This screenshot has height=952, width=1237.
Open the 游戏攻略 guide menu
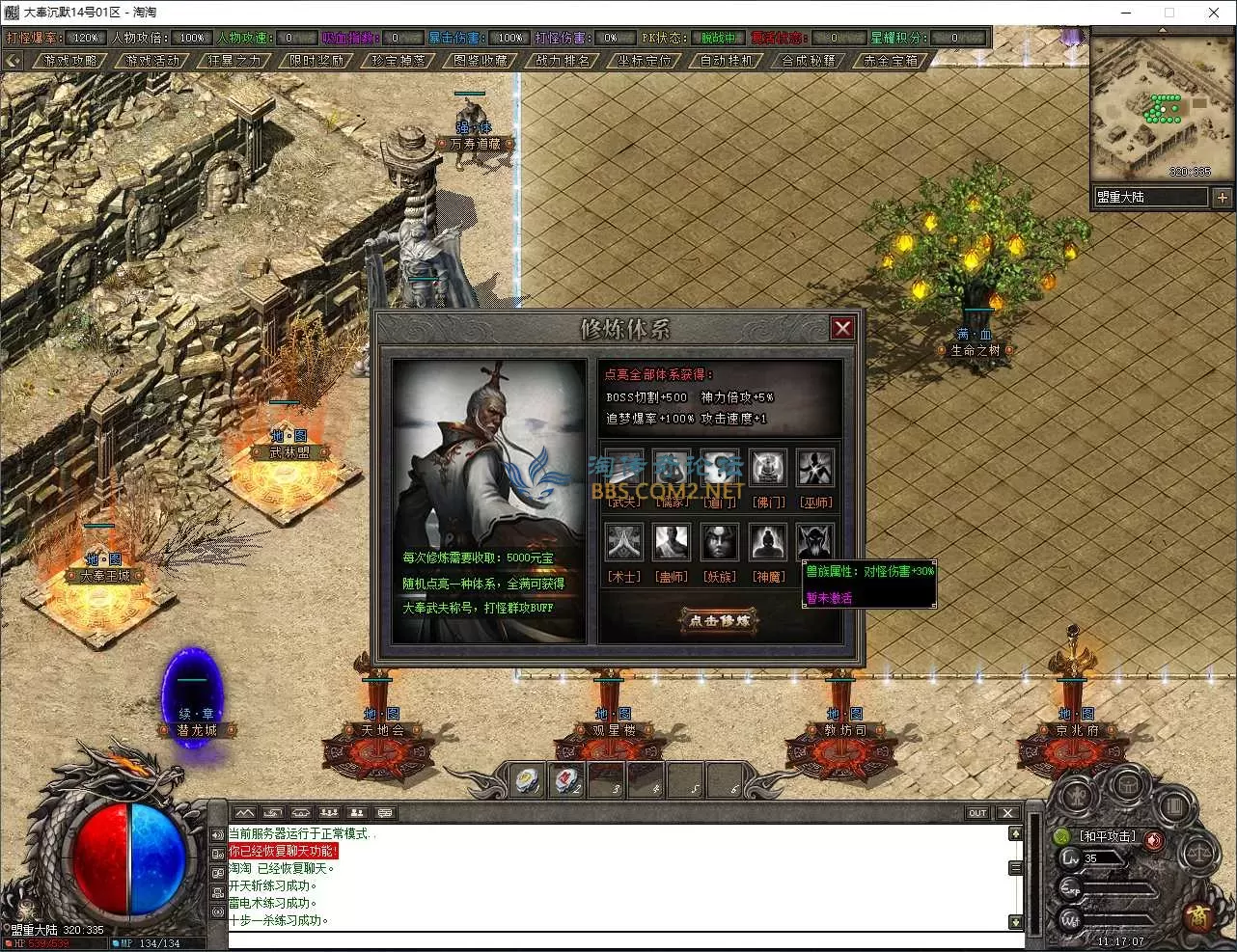coord(71,61)
